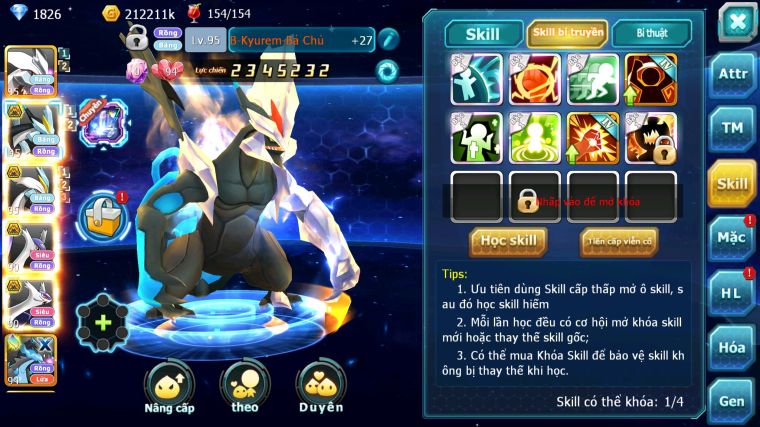Switch to the Skill tab at top

pyautogui.click(x=485, y=34)
